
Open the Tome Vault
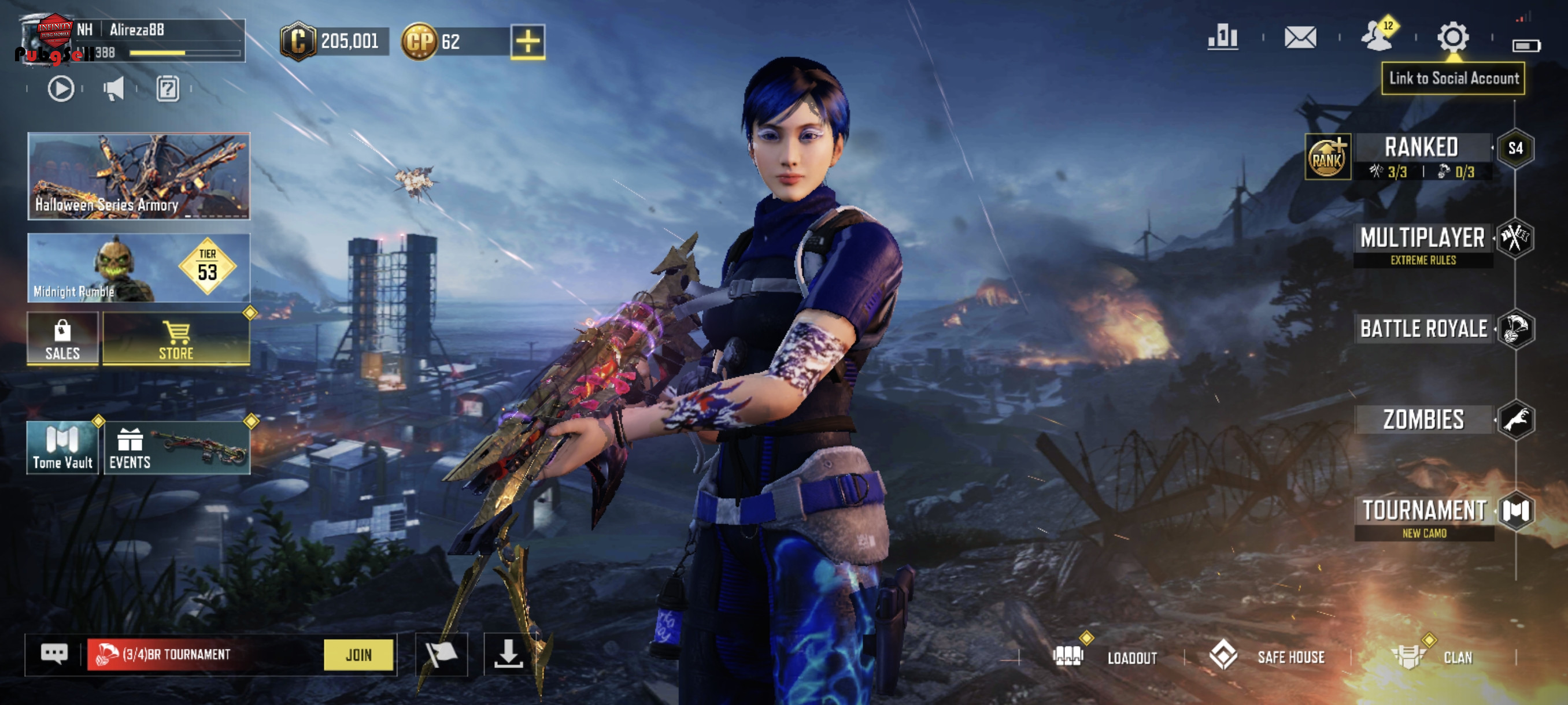[62, 448]
